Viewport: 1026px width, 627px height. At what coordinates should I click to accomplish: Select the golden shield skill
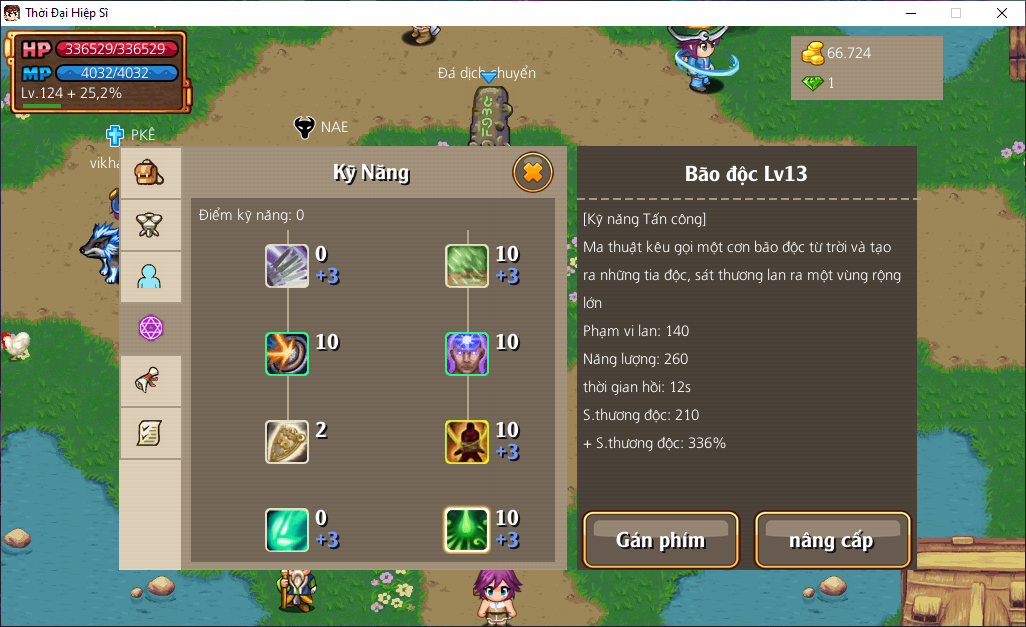287,442
